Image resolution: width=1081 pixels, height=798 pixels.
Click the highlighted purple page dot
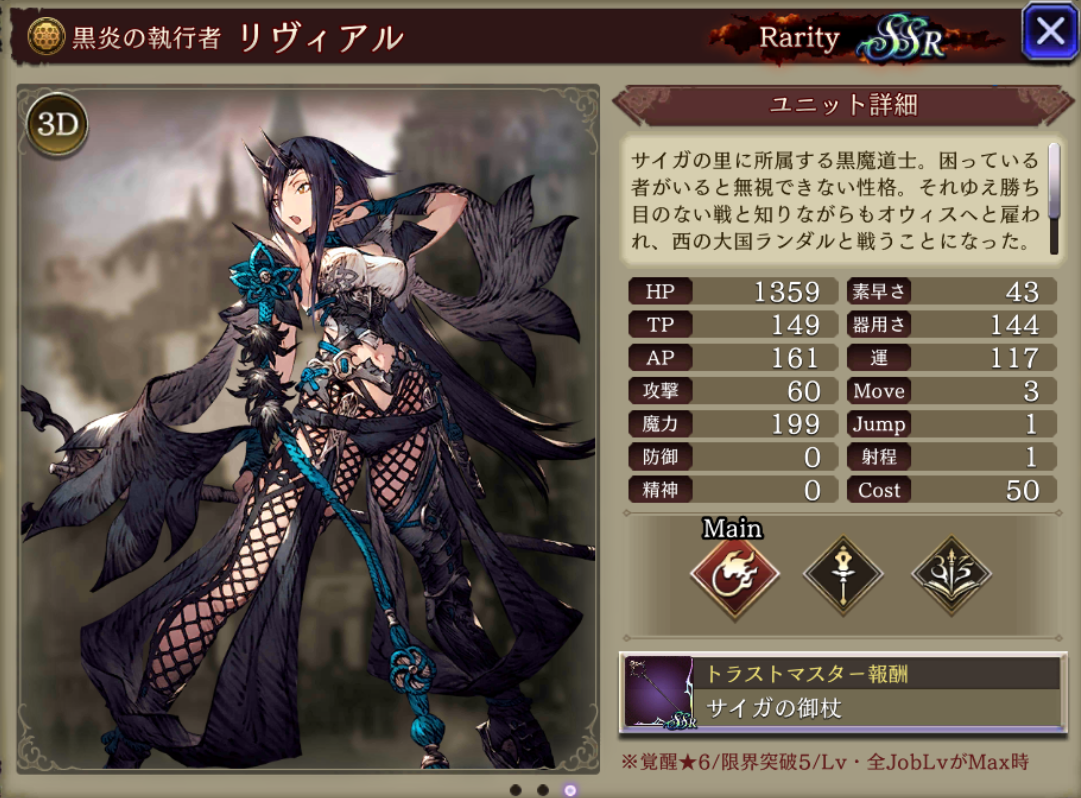tap(570, 790)
